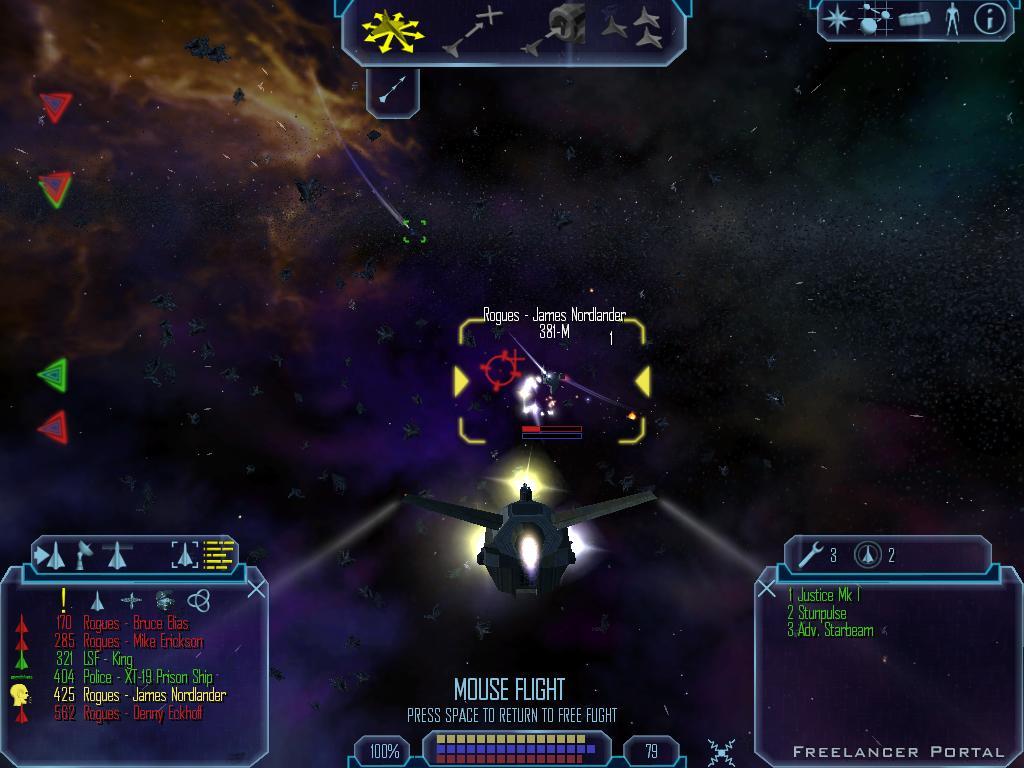Select Rogues - Mike Erickson from contacts
1024x768 pixels.
point(142,642)
